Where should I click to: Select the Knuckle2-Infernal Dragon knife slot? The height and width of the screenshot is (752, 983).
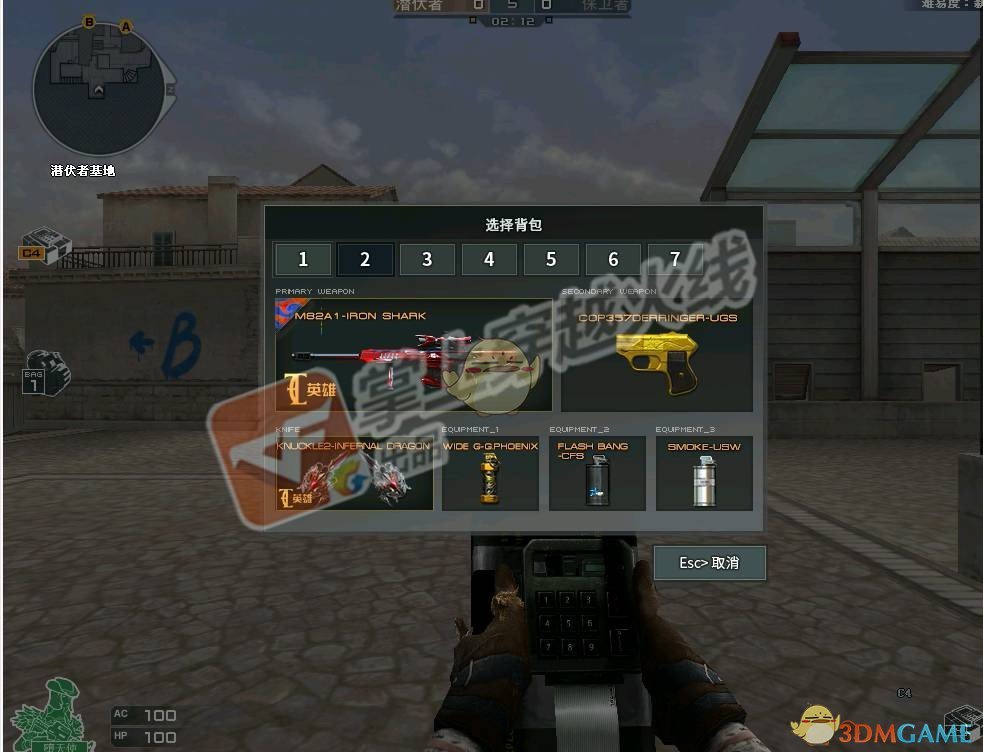click(x=355, y=474)
